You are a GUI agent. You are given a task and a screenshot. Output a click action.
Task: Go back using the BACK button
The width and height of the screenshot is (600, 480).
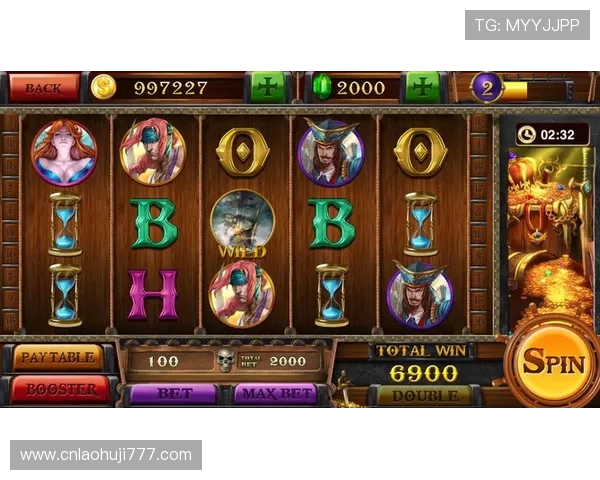(x=44, y=88)
